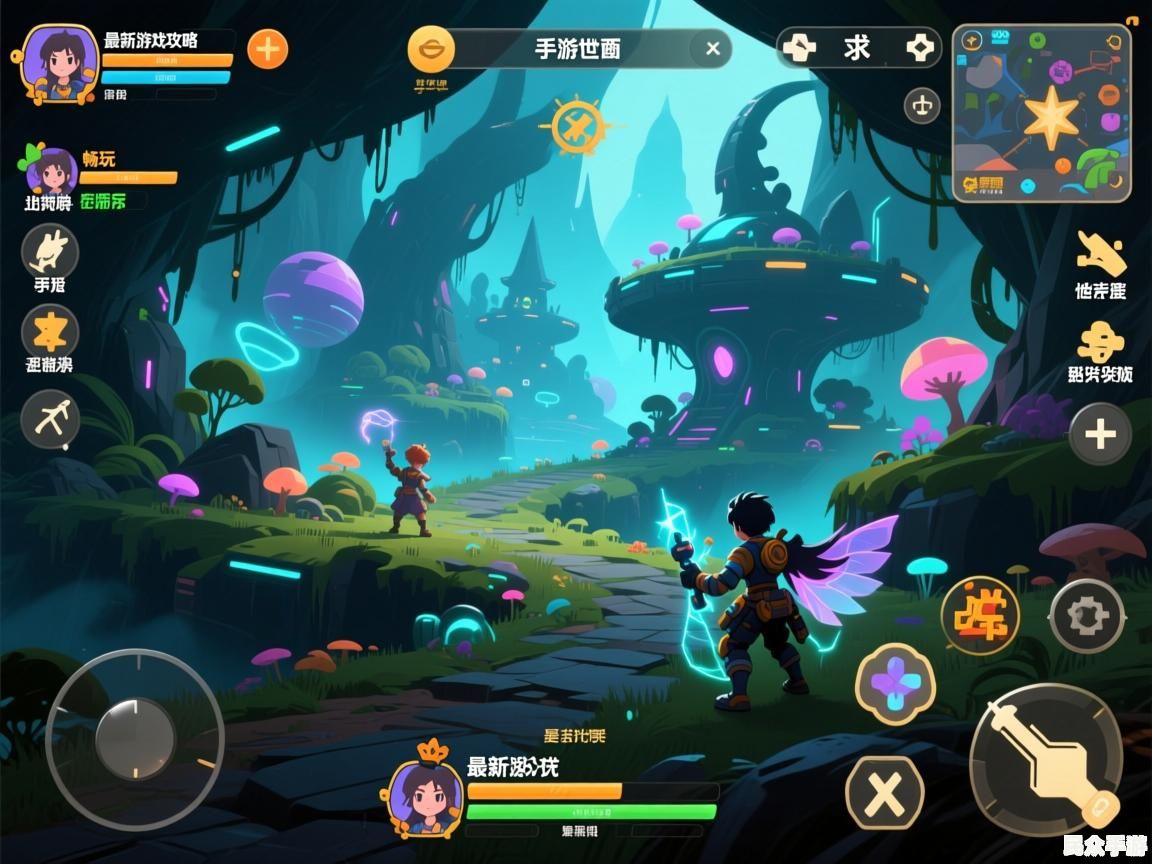Open the crossed tools icon on the left

point(50,417)
